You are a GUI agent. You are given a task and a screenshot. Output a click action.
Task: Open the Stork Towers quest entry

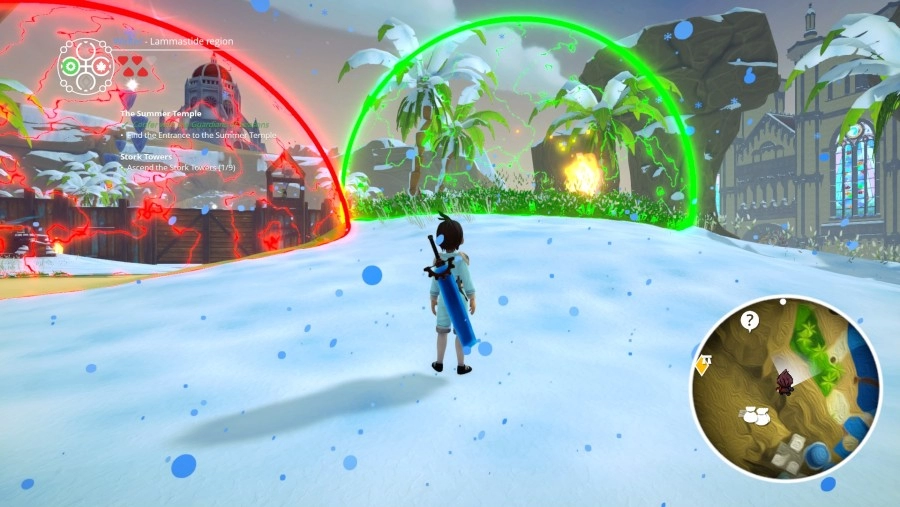148,157
